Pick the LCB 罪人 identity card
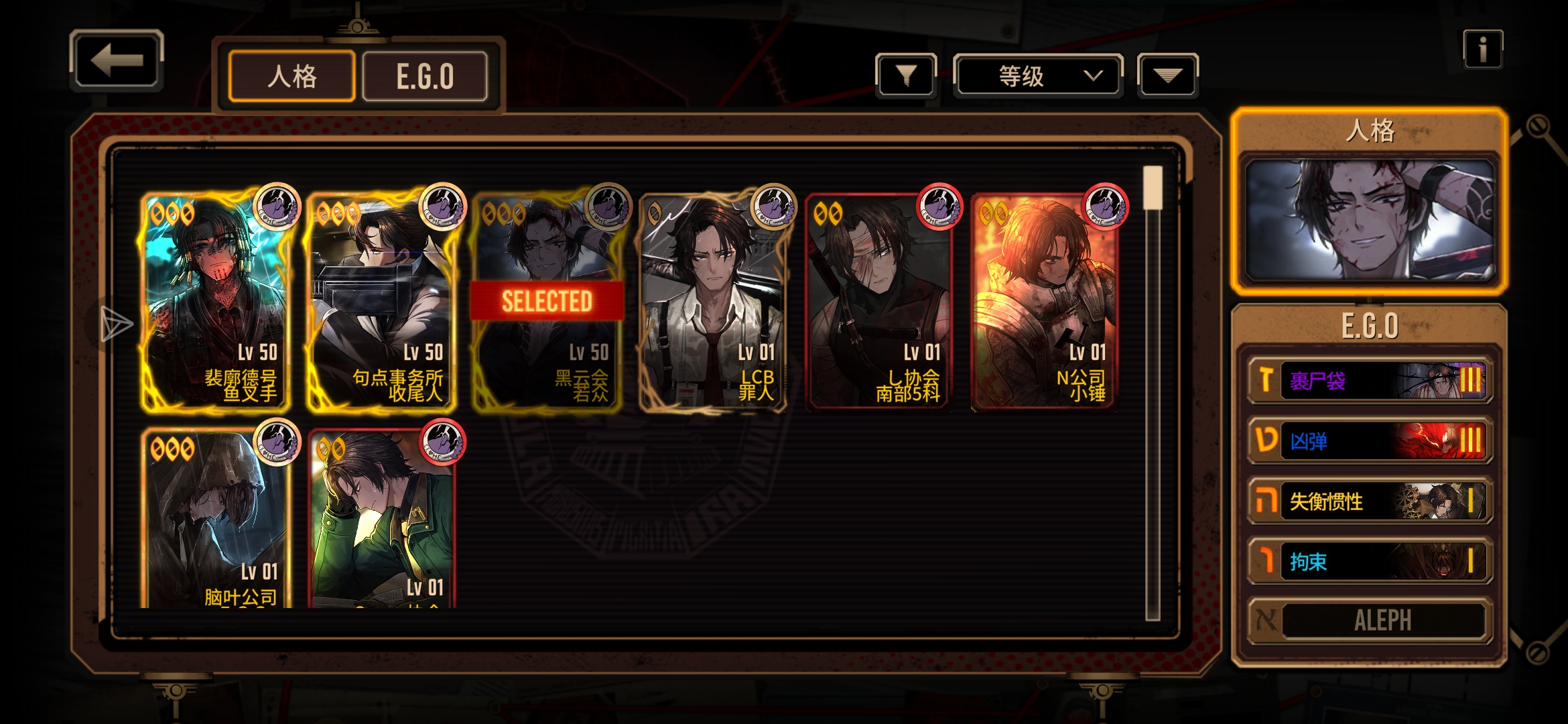1568x724 pixels. pyautogui.click(x=712, y=302)
